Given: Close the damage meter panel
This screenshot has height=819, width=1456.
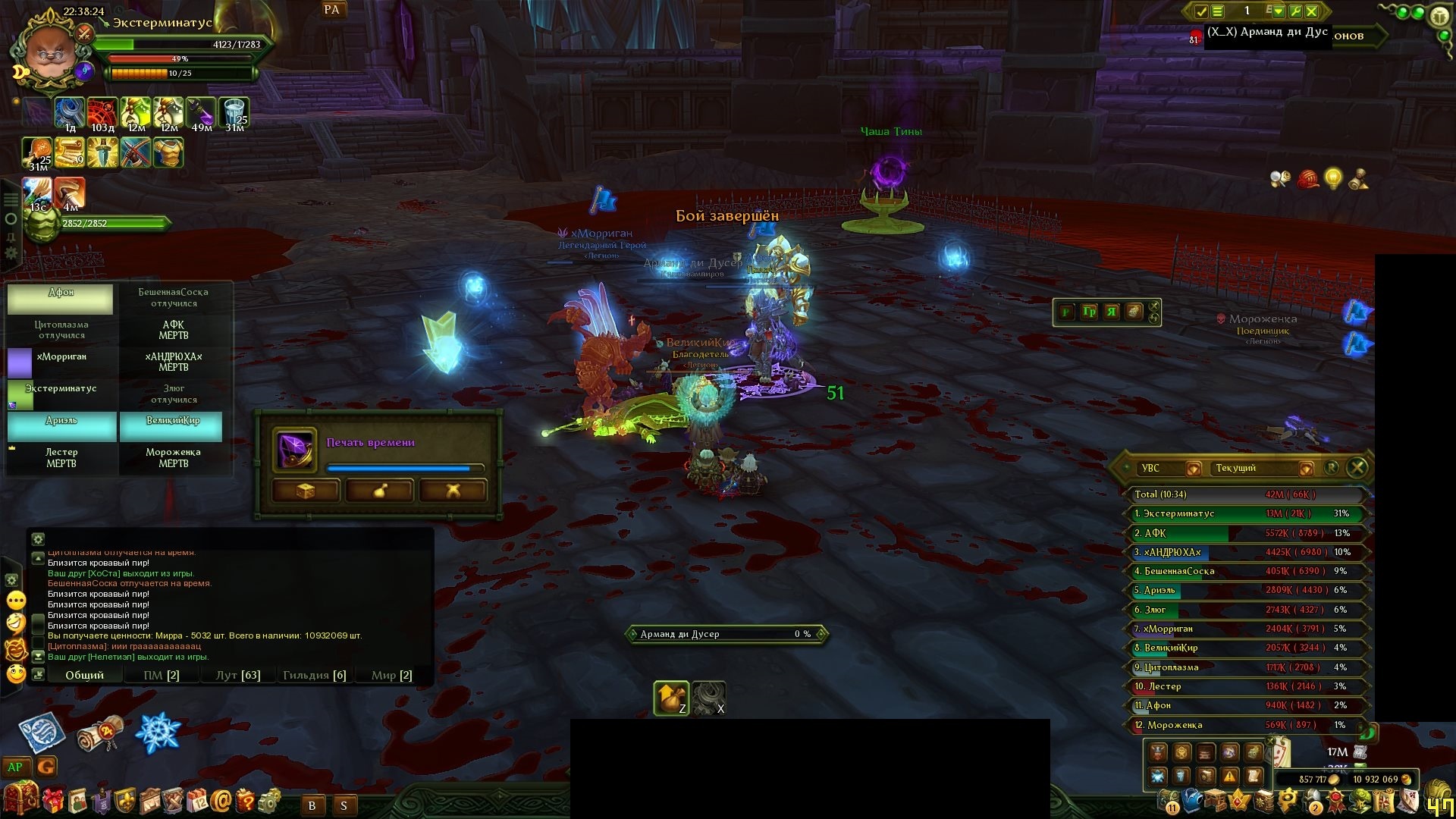Looking at the screenshot, I should [x=1357, y=468].
